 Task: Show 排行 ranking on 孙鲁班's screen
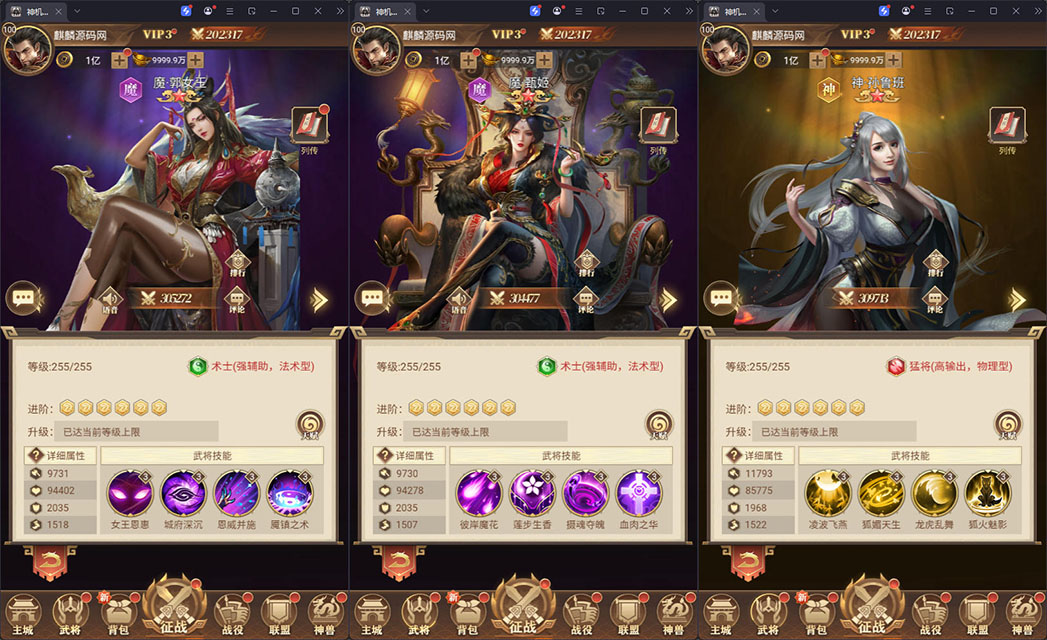pyautogui.click(x=935, y=262)
